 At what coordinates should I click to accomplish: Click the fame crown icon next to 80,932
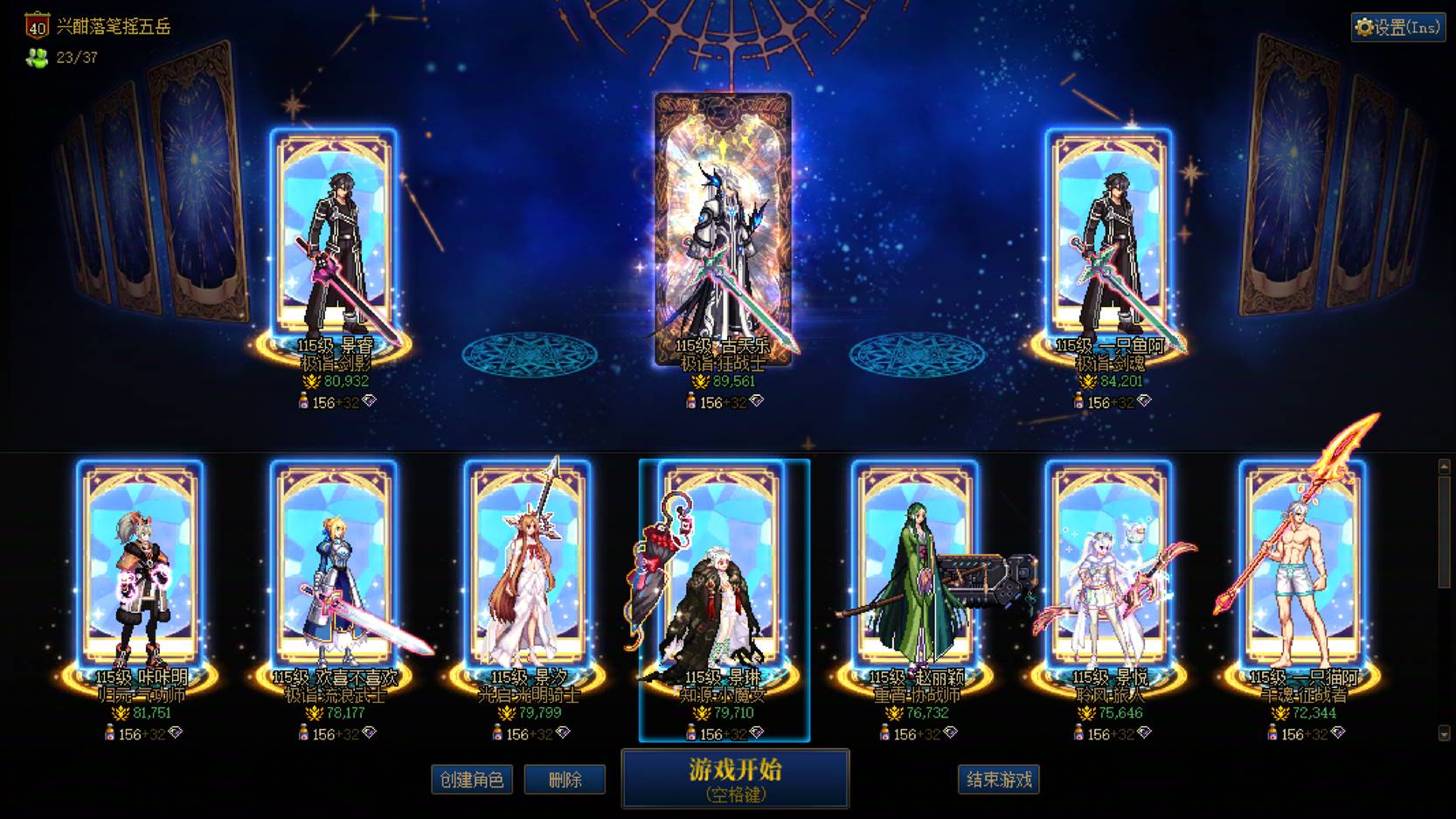(311, 379)
